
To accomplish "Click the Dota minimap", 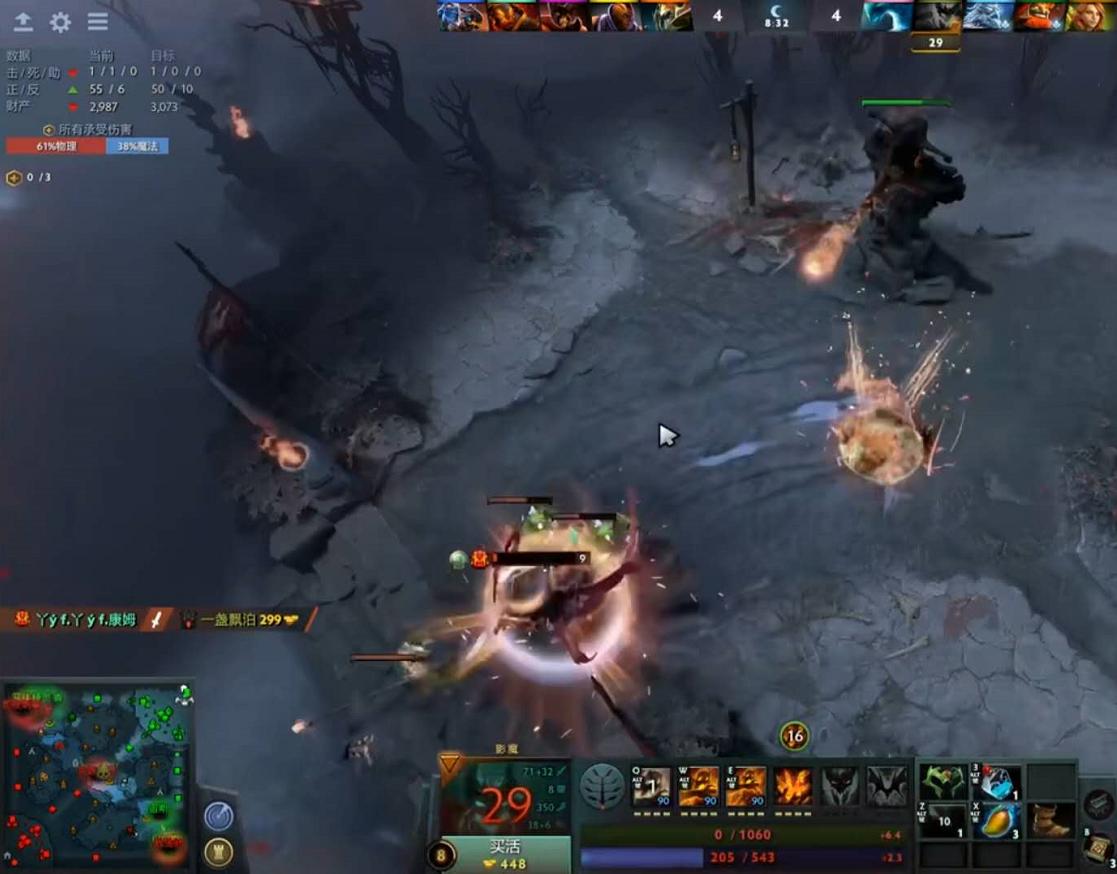I will click(96, 776).
